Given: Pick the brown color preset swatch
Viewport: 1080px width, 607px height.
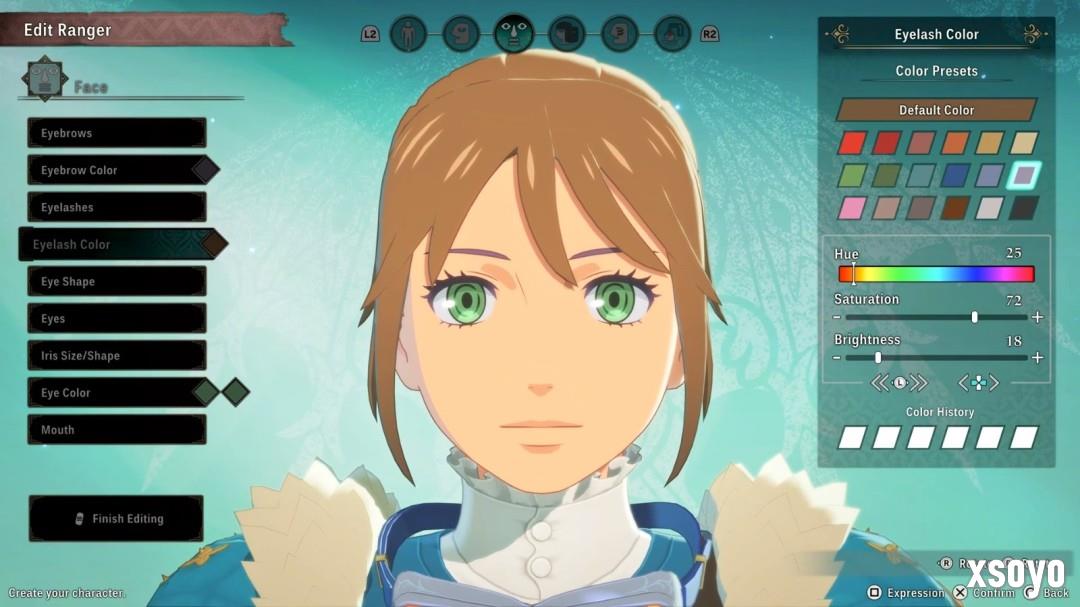Looking at the screenshot, I should pos(954,208).
